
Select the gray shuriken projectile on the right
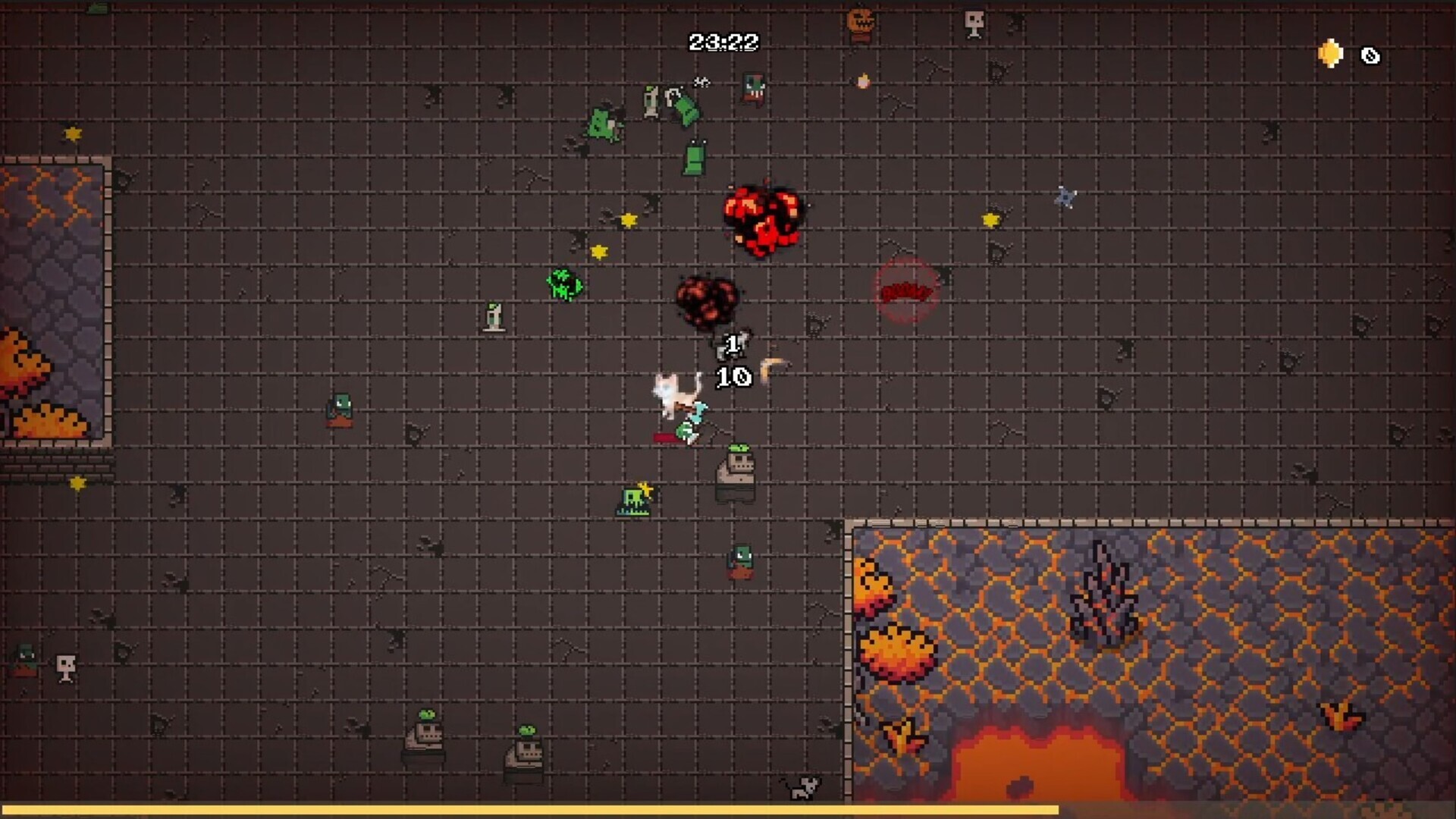pos(1065,197)
